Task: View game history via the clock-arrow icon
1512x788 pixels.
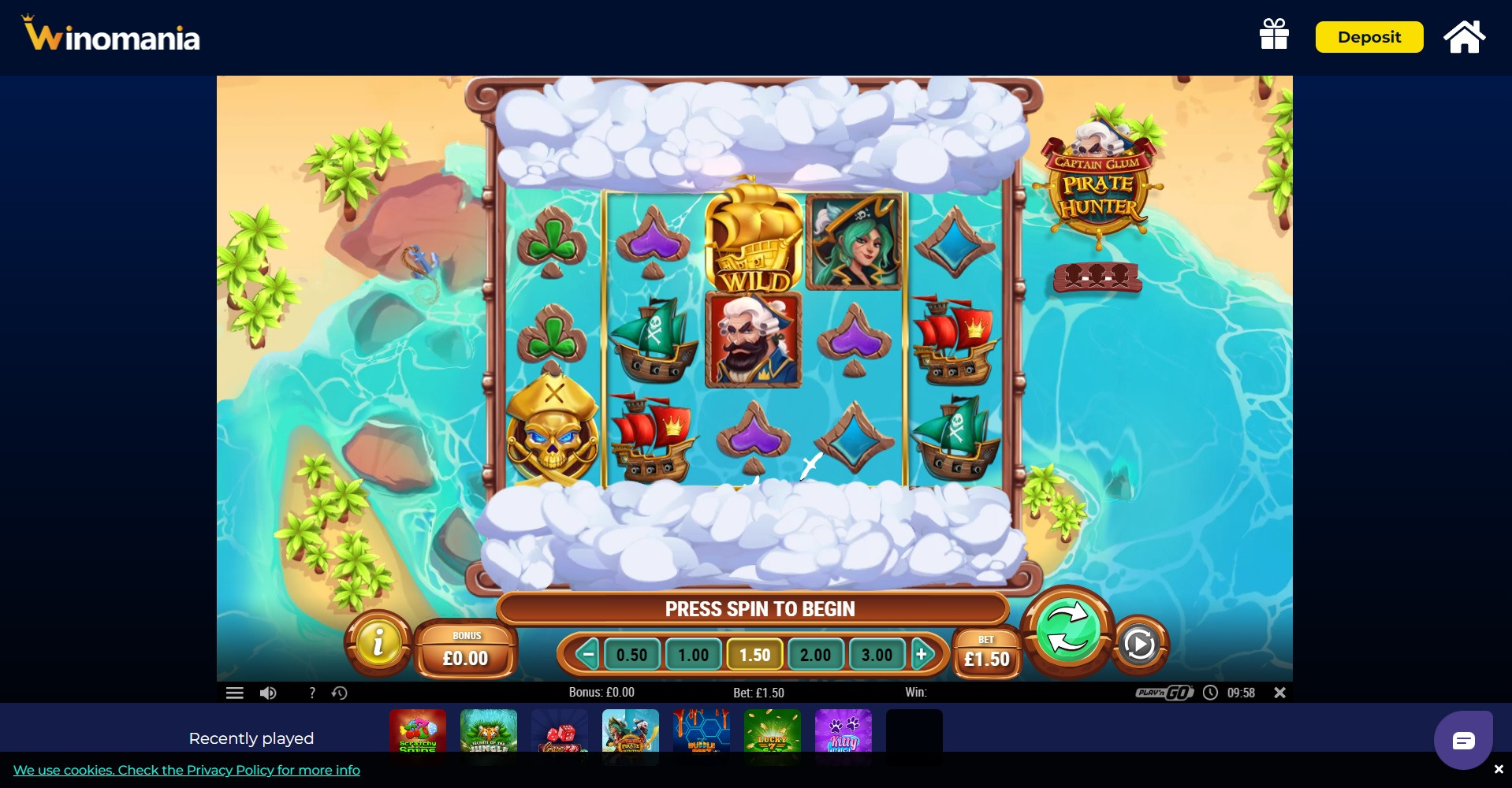Action: [x=340, y=692]
